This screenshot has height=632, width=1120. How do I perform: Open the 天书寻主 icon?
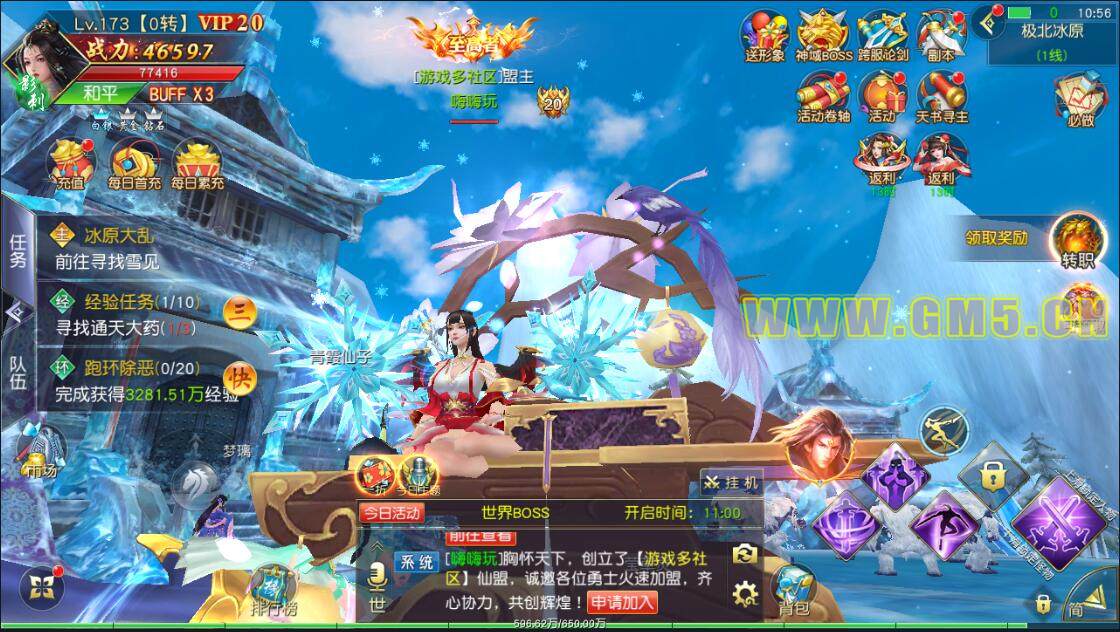(941, 97)
